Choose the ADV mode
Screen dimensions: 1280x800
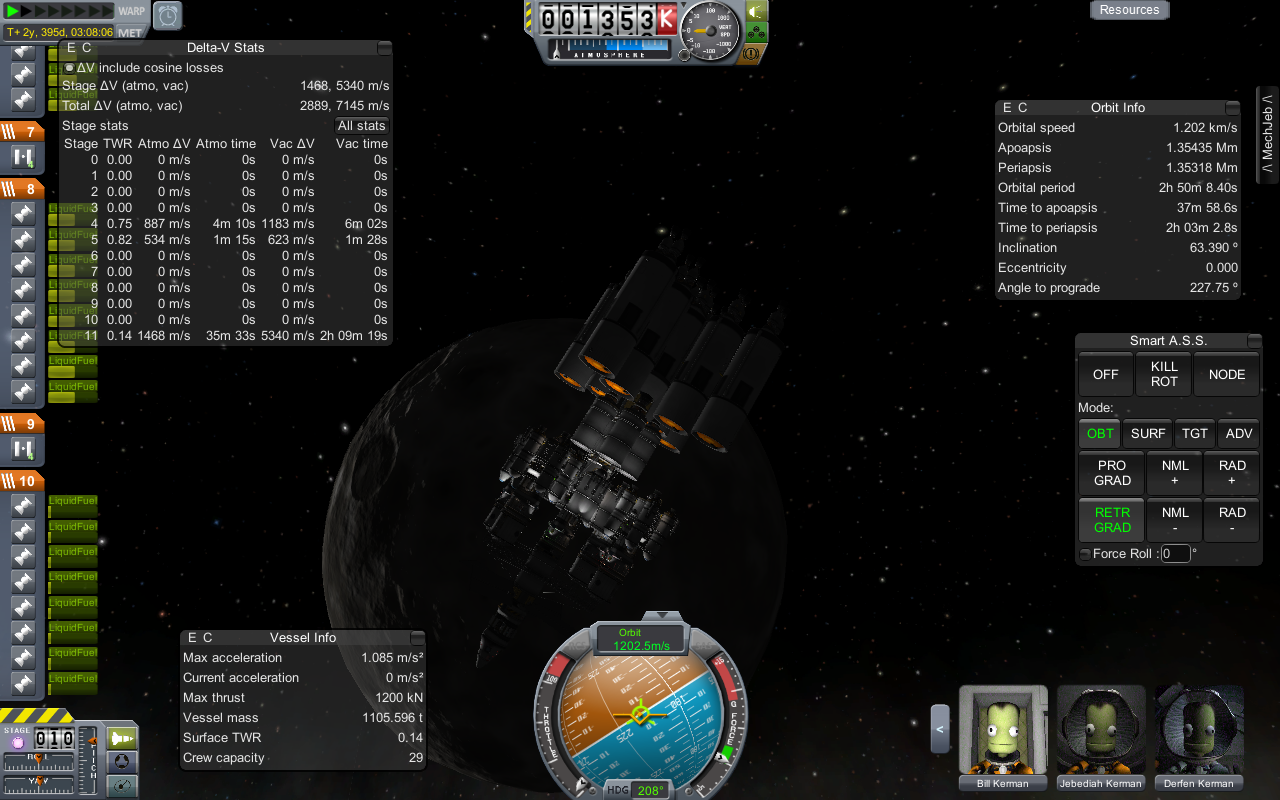point(1238,433)
